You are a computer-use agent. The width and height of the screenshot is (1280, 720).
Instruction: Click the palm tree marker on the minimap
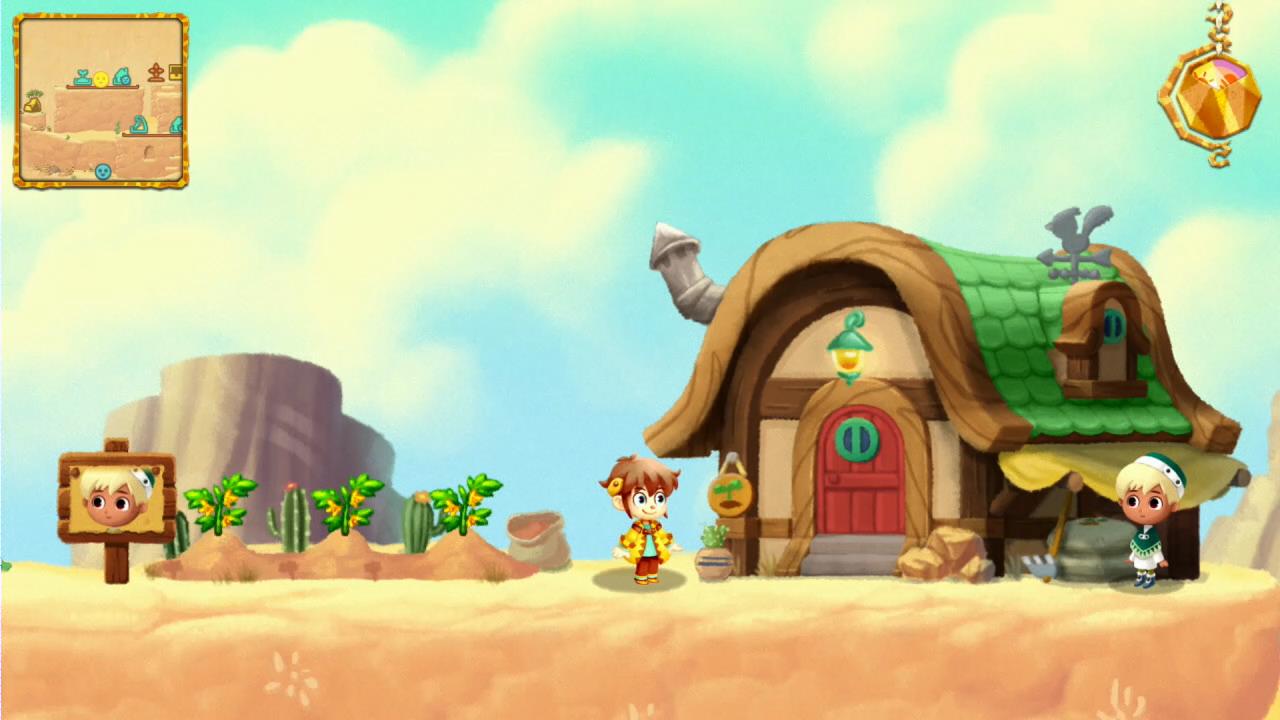pyautogui.click(x=36, y=93)
